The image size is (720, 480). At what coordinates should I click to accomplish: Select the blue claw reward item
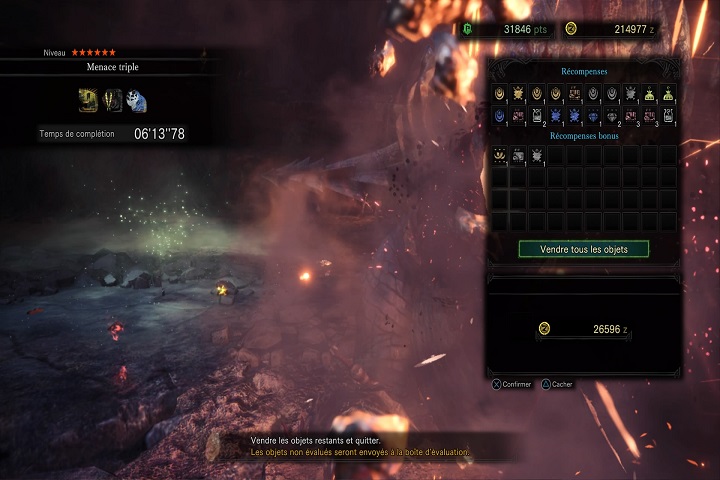[x=499, y=114]
